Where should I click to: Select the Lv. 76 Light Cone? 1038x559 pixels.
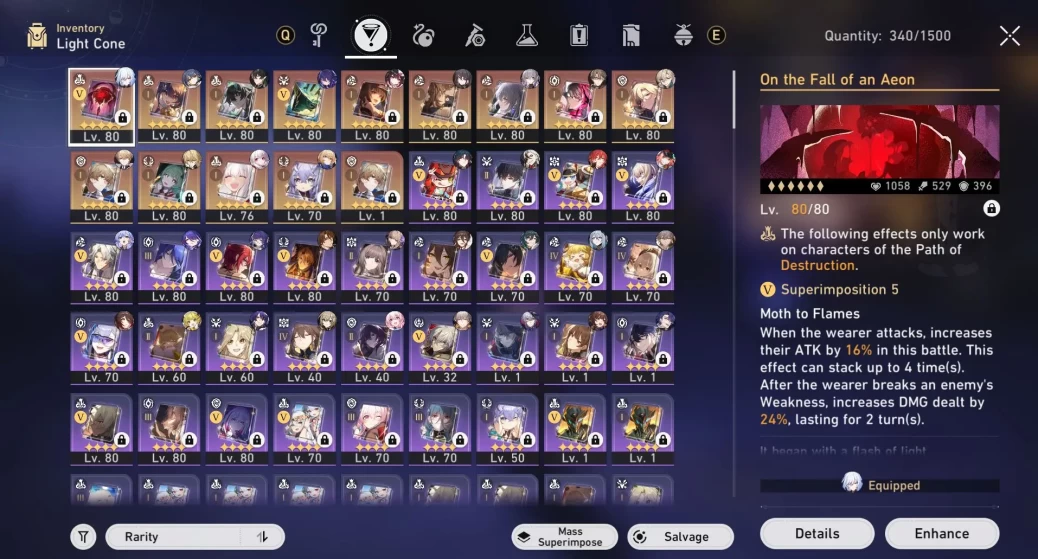pyautogui.click(x=236, y=186)
